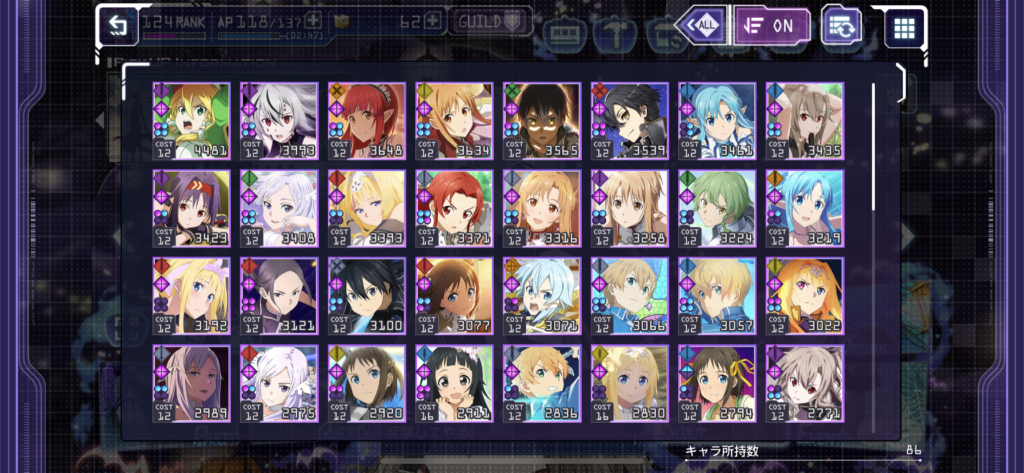1024x473 pixels.
Task: Select the orange-haired character with power 3022
Action: tap(805, 296)
